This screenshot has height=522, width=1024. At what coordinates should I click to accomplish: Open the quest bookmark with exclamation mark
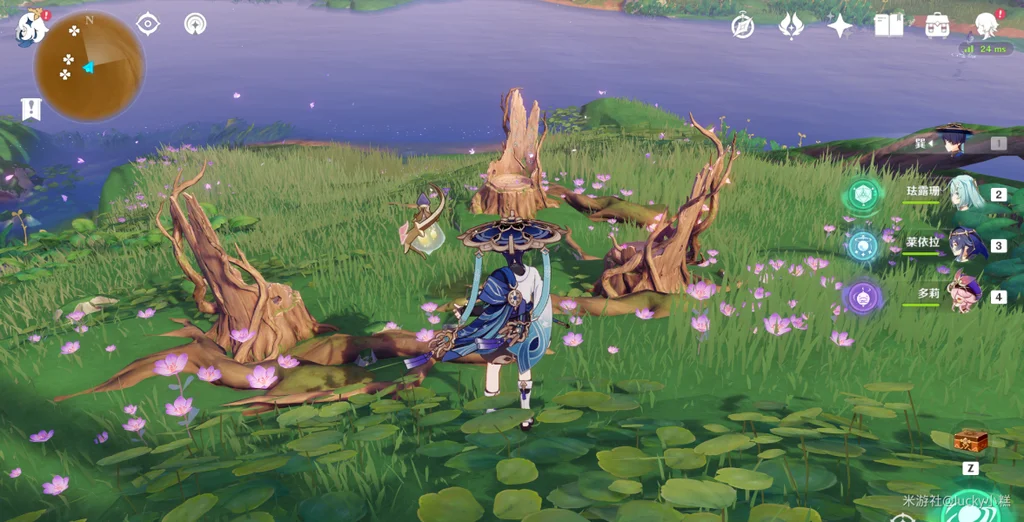pyautogui.click(x=31, y=109)
